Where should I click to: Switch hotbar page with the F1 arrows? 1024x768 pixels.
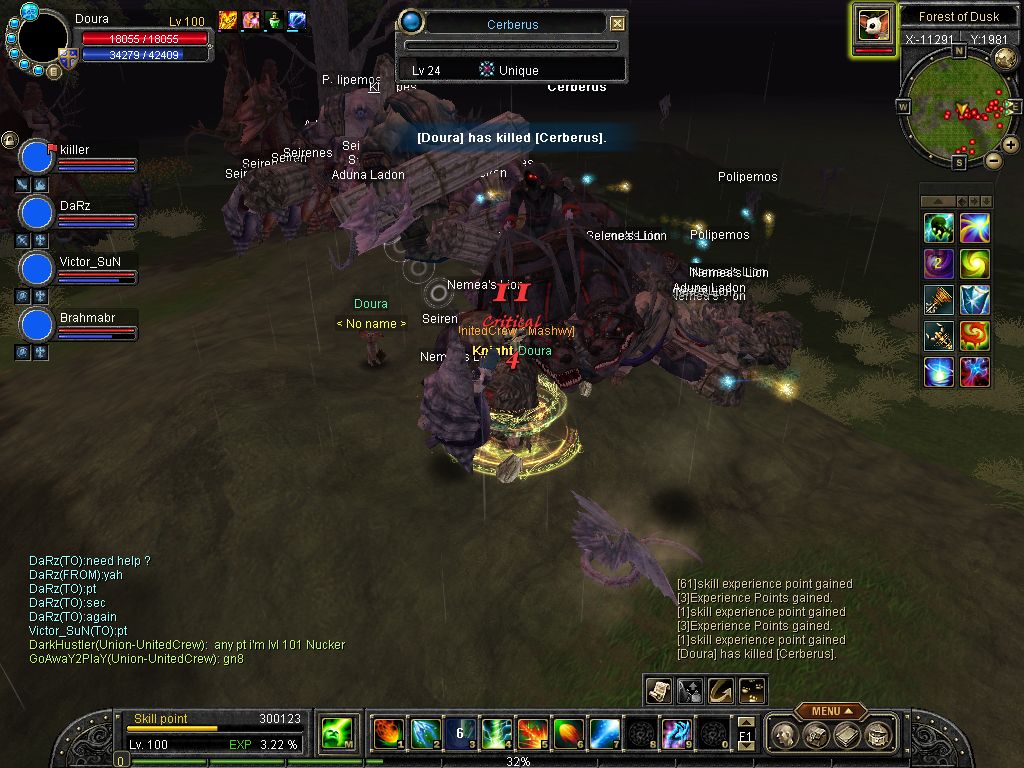coord(746,734)
